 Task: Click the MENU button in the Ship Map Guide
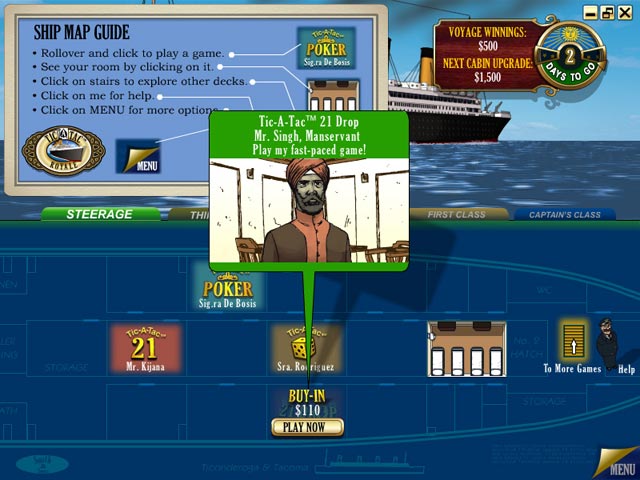[138, 158]
